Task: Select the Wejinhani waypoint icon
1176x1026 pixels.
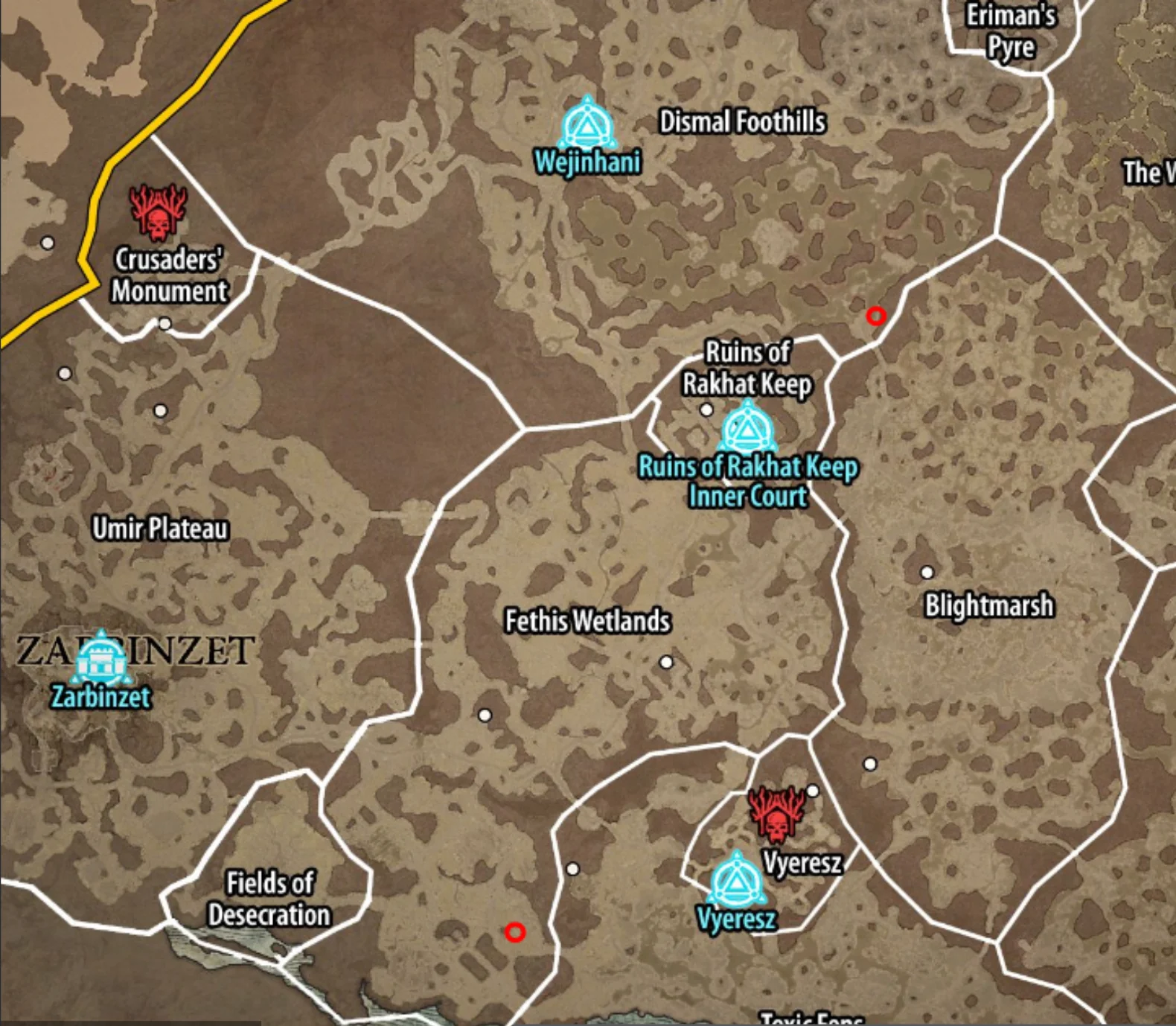Action: 587,128
